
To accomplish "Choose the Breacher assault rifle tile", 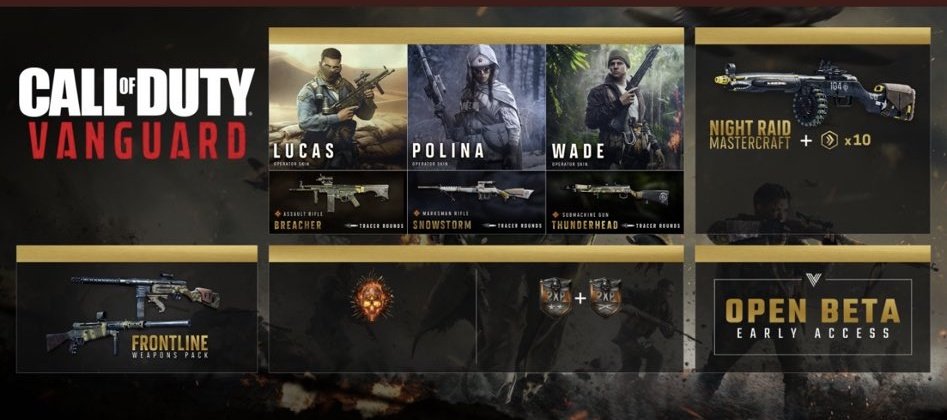I will tap(338, 201).
